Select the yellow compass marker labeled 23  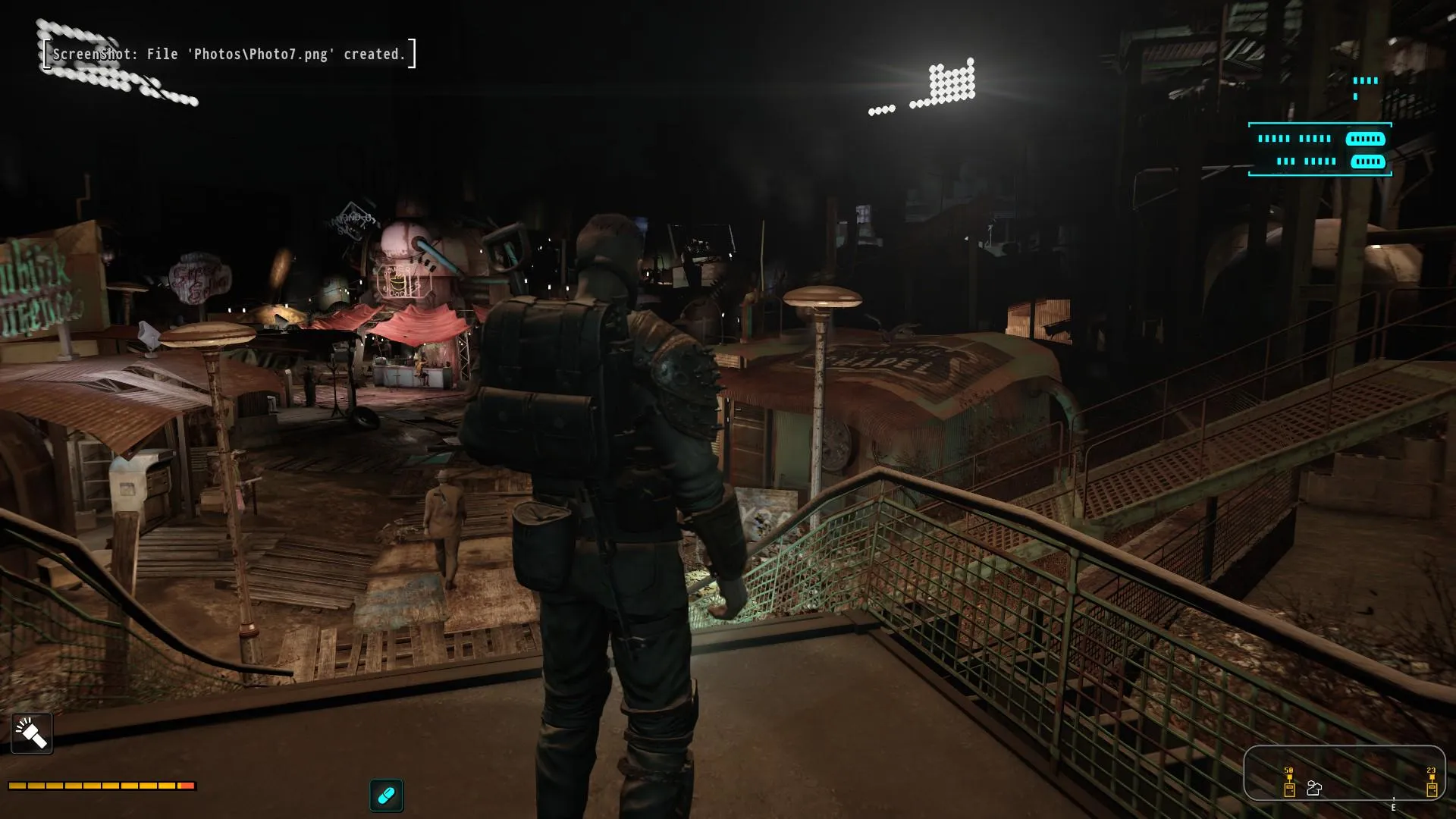pos(1431,786)
